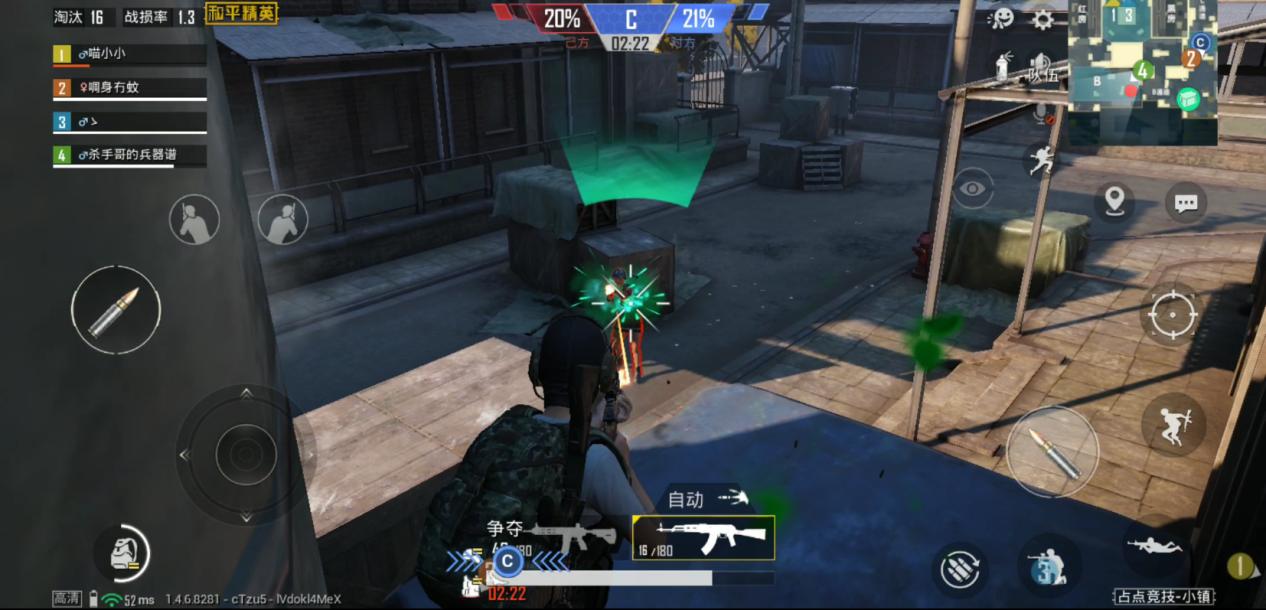Tap the running soldier sprint icon

1041,160
